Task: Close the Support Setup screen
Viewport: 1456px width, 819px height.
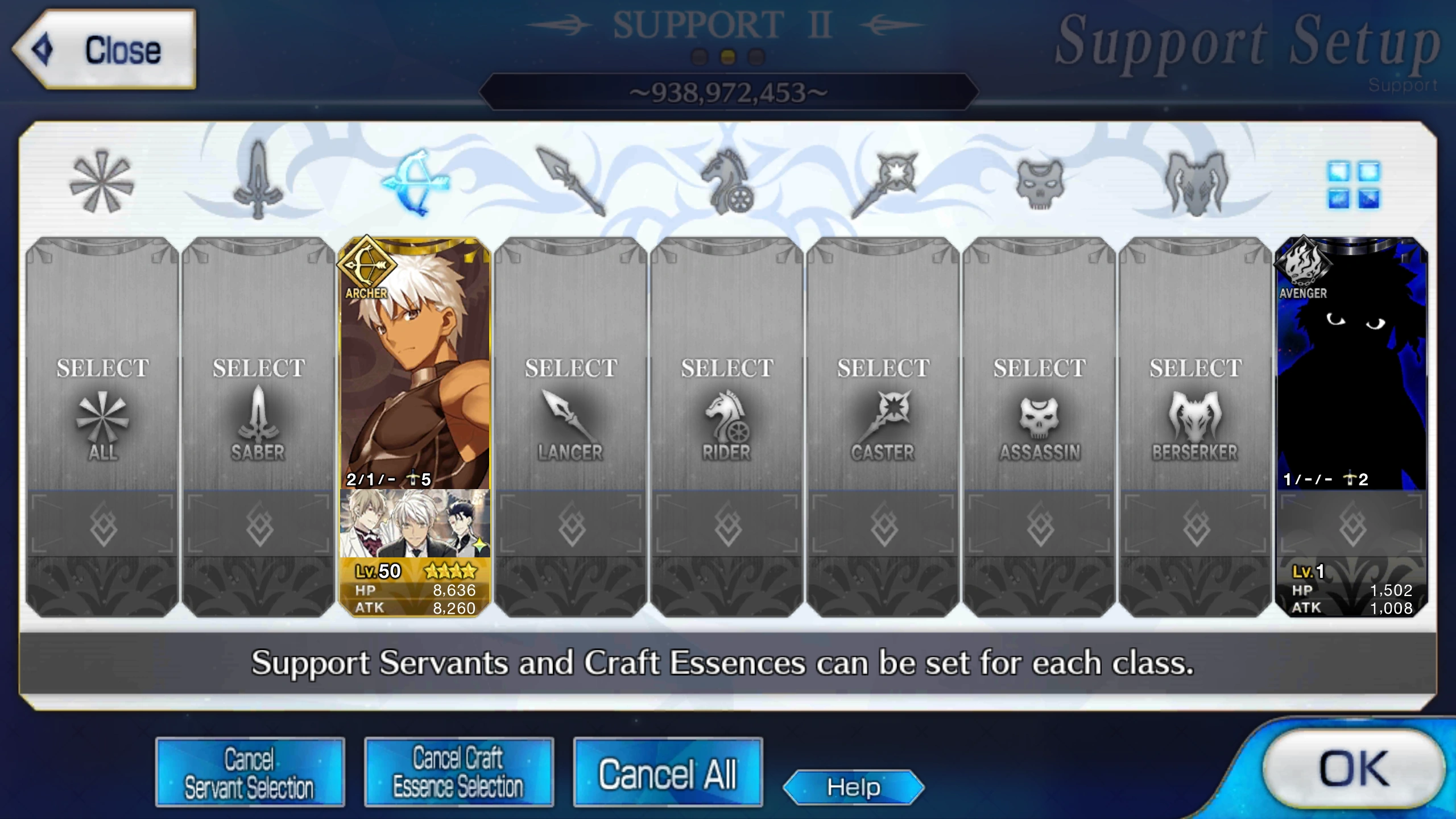Action: tap(110, 50)
